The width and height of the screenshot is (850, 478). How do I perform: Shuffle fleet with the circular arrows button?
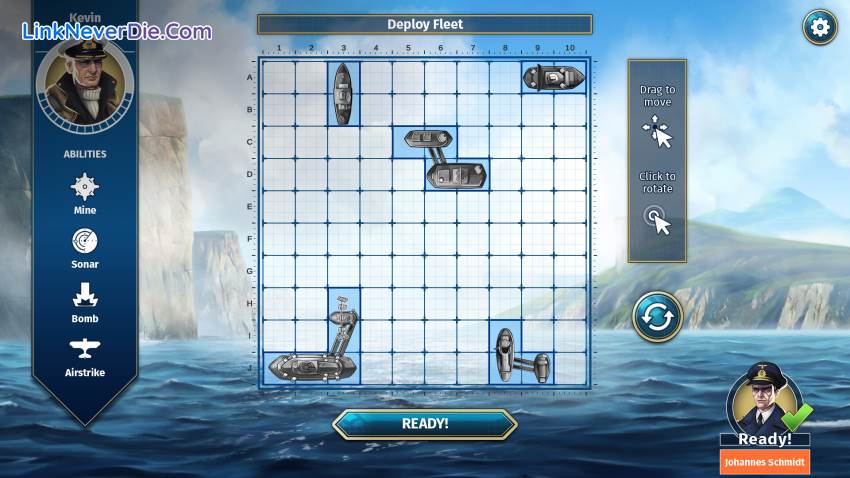click(x=657, y=317)
